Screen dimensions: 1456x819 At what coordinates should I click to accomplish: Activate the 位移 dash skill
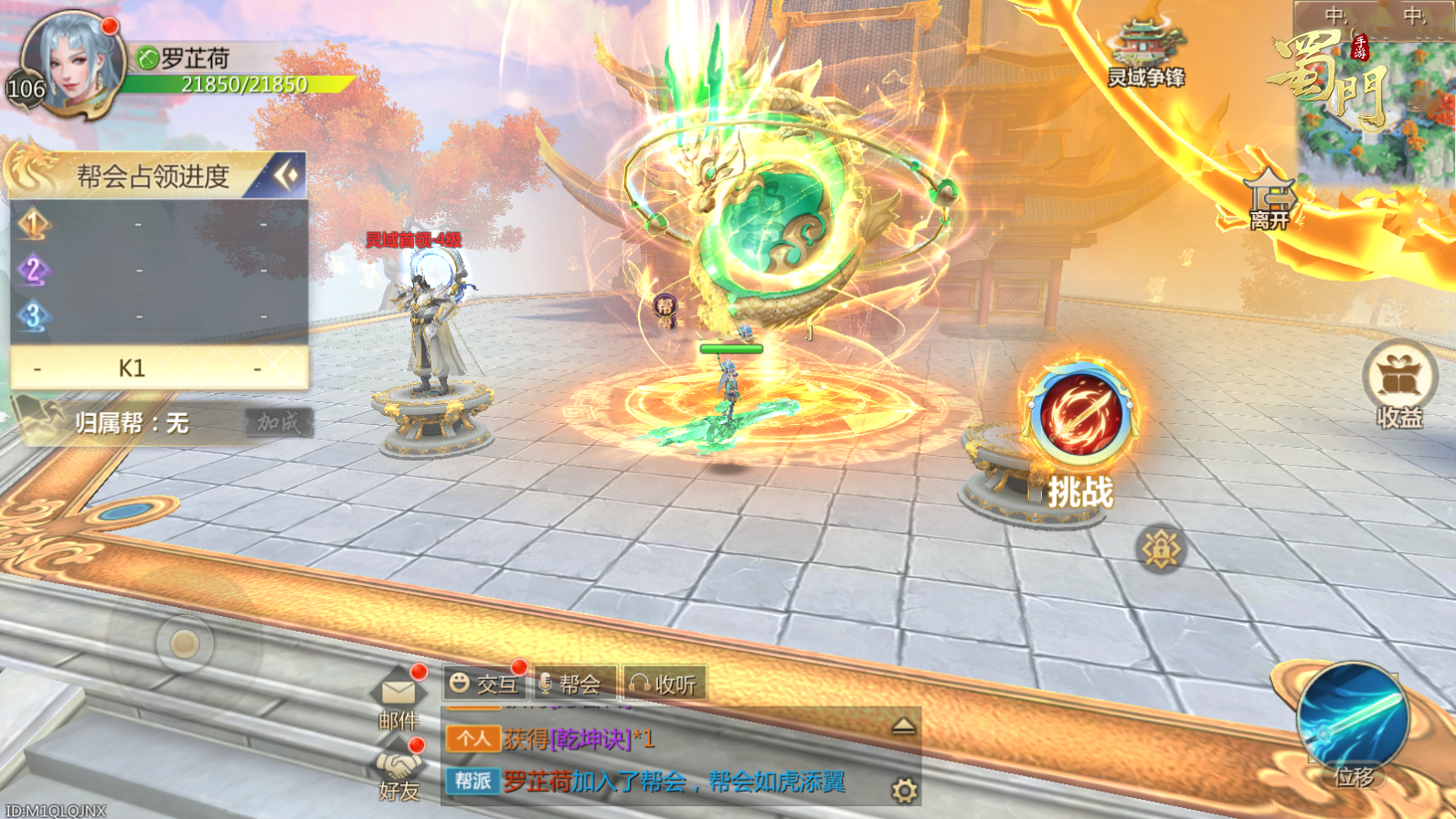(1354, 720)
